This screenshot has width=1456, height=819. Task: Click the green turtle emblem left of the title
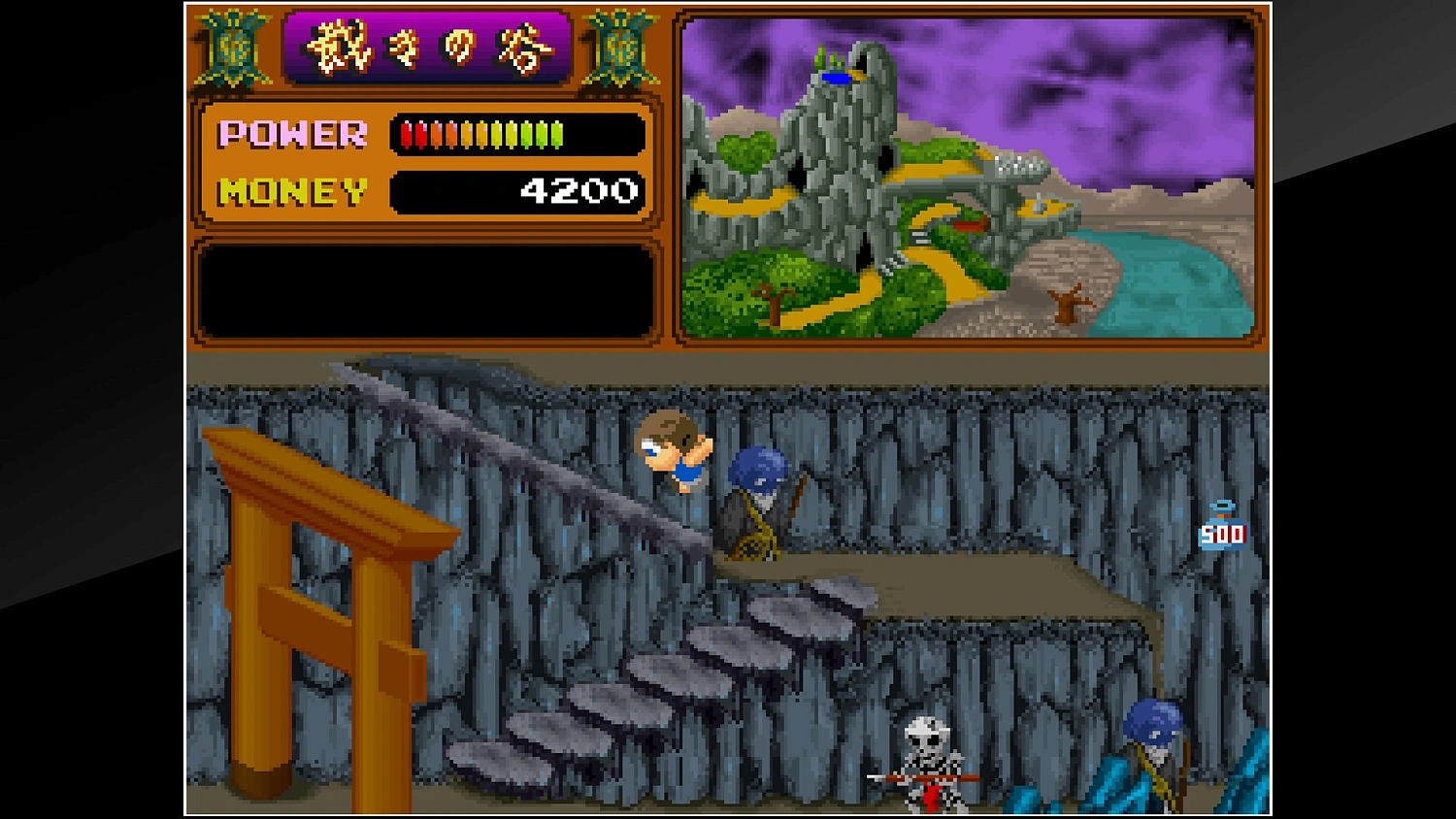pos(231,47)
